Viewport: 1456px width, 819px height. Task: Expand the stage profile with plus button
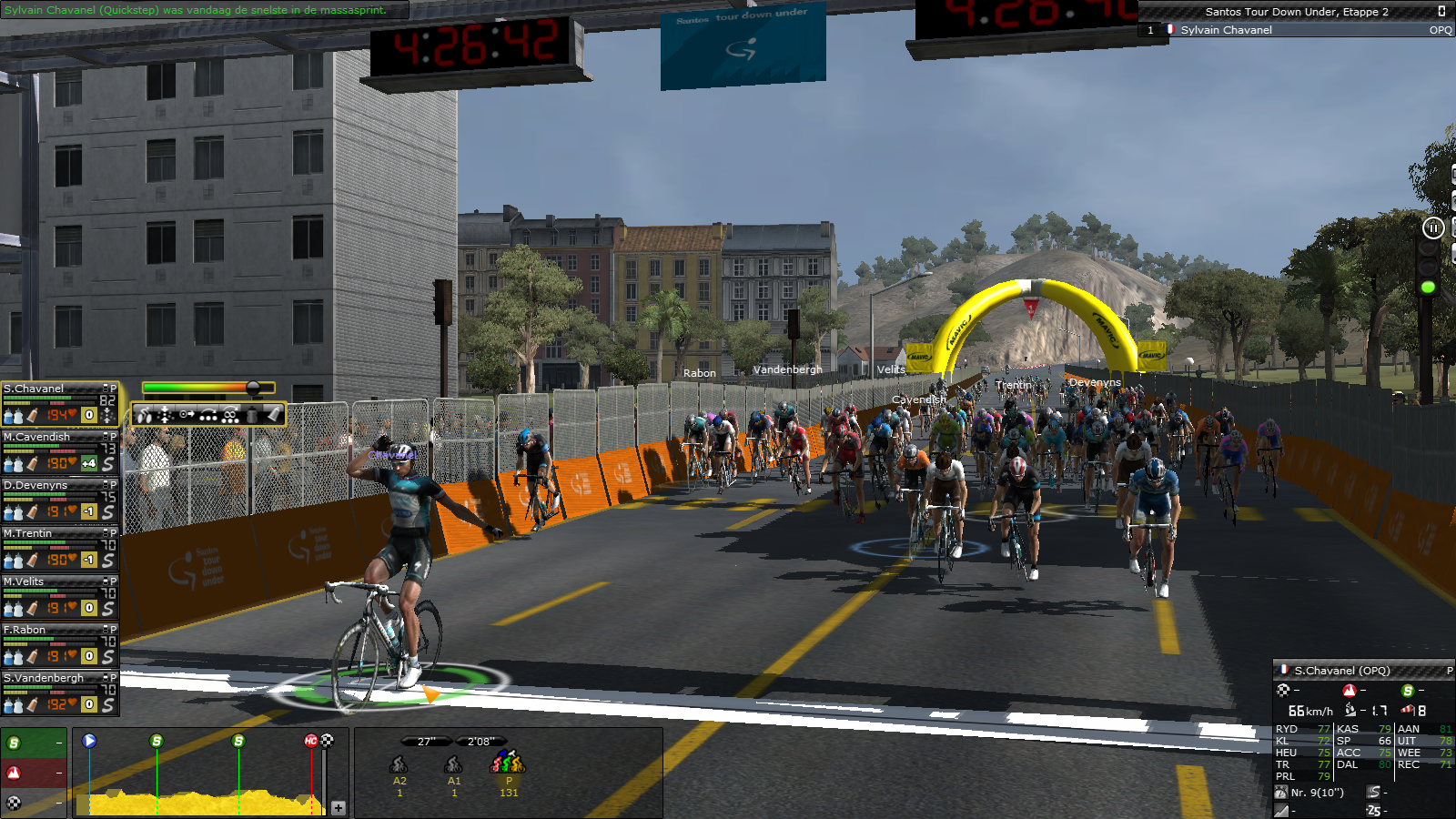(339, 807)
